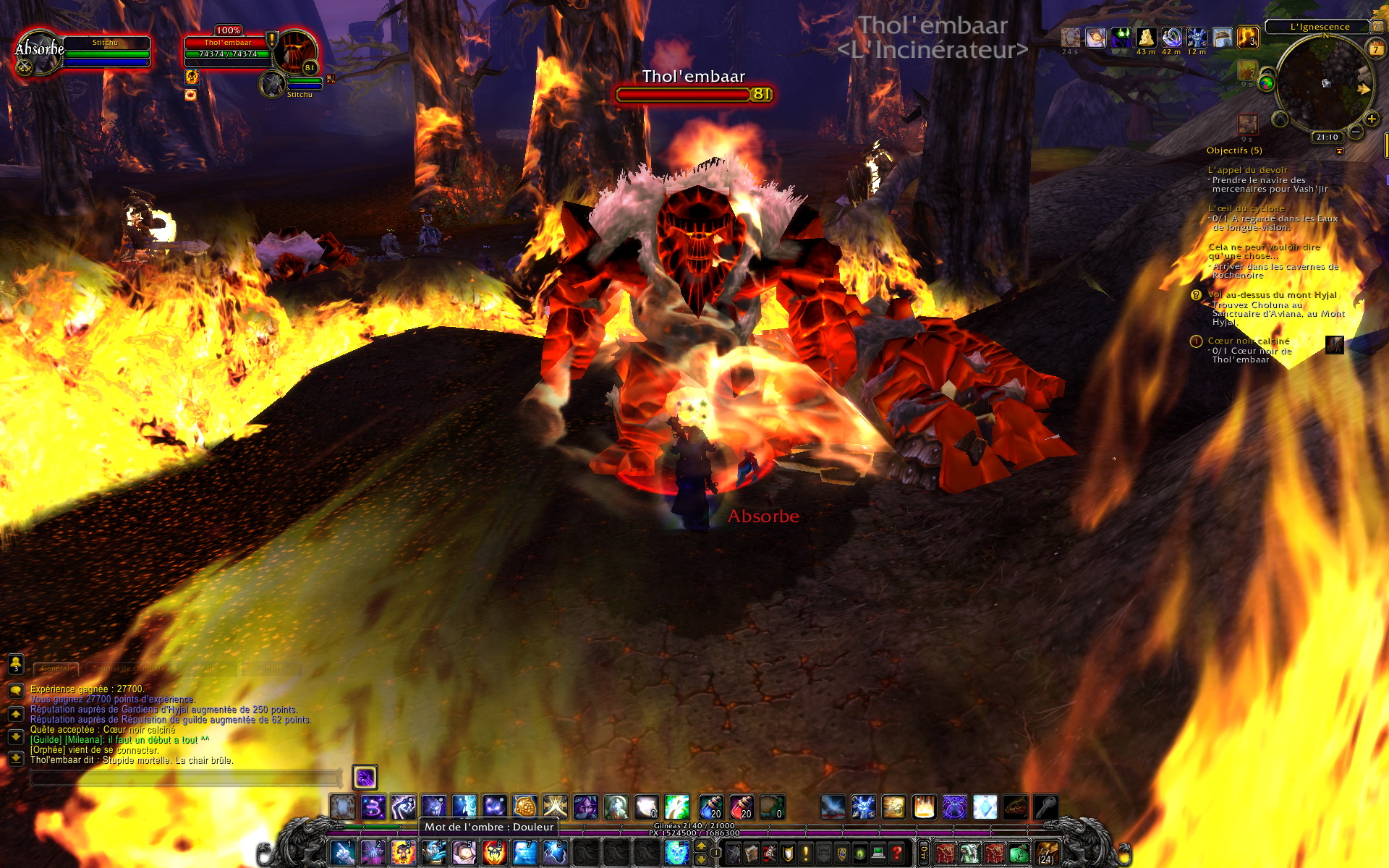Open the Général chat tab

pyautogui.click(x=56, y=668)
